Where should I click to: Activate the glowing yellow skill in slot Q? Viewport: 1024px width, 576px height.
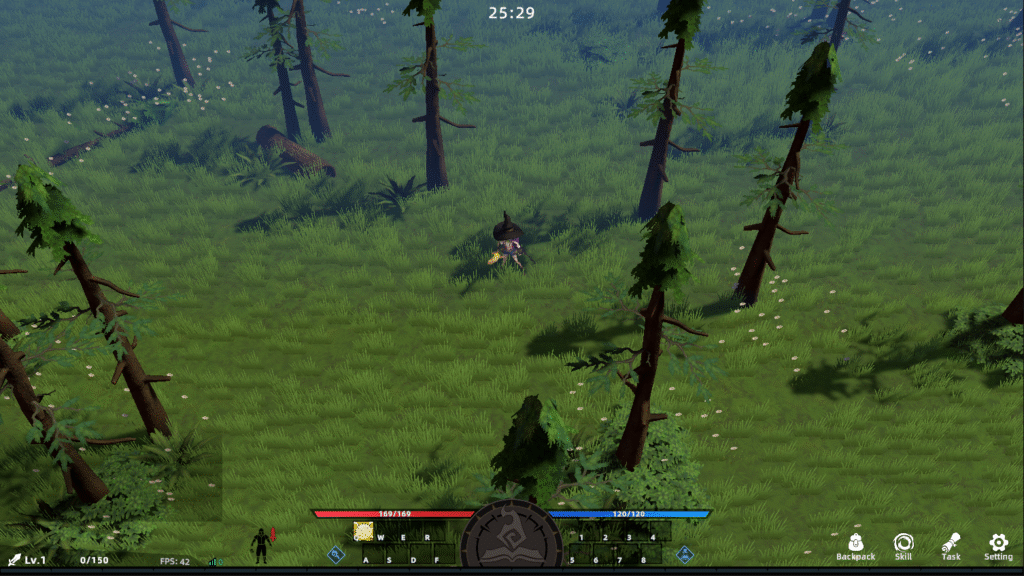(363, 531)
